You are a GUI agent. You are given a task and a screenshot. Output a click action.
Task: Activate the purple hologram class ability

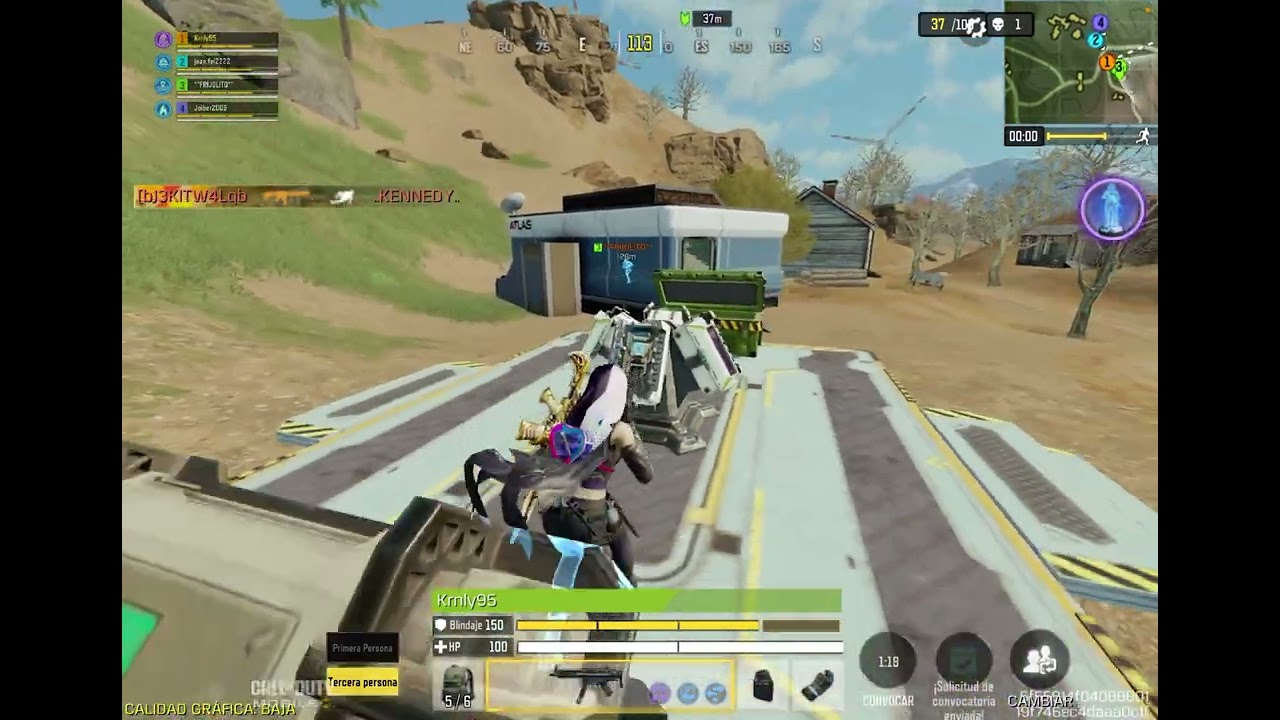[x=1112, y=209]
